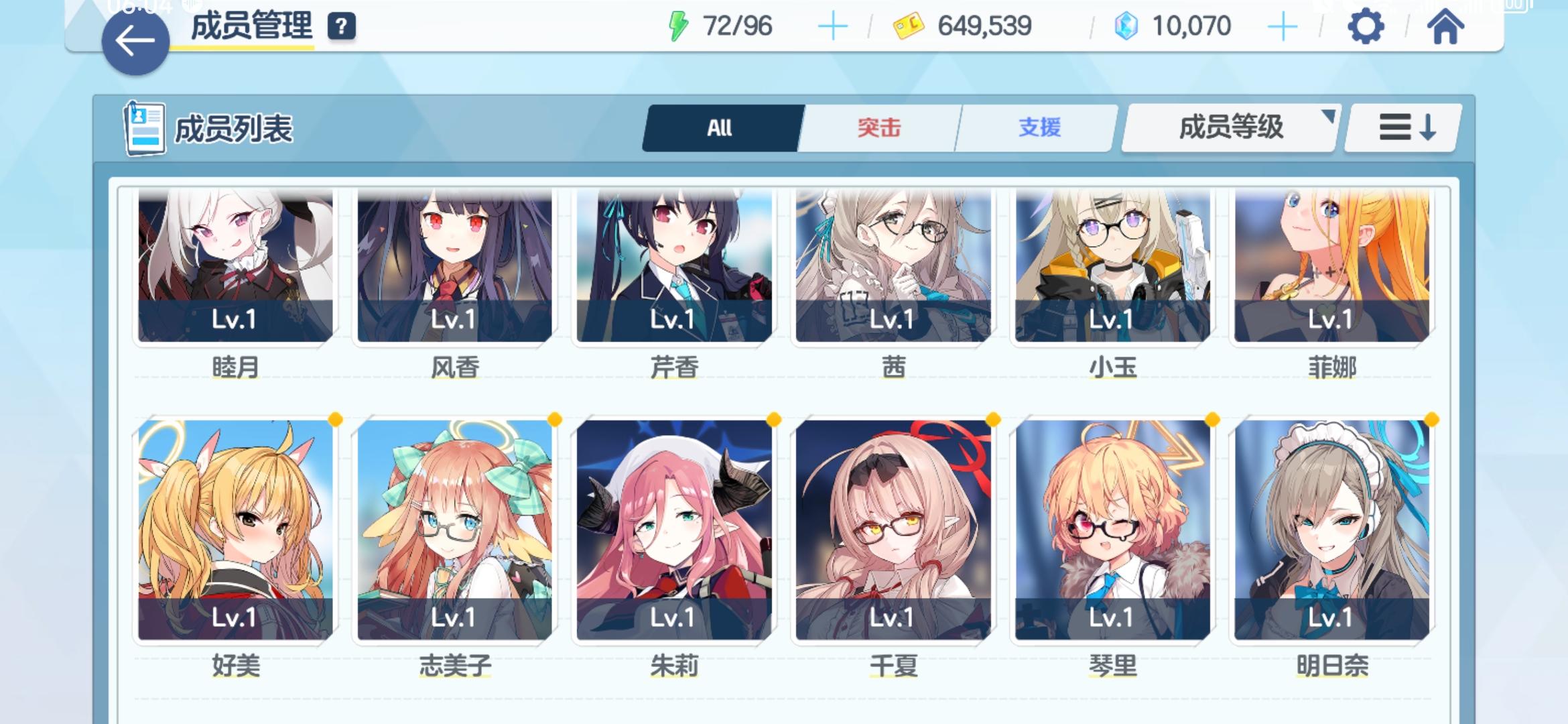Open the sort order icon beside 成员等级
Image resolution: width=1568 pixels, height=724 pixels.
coord(1400,127)
